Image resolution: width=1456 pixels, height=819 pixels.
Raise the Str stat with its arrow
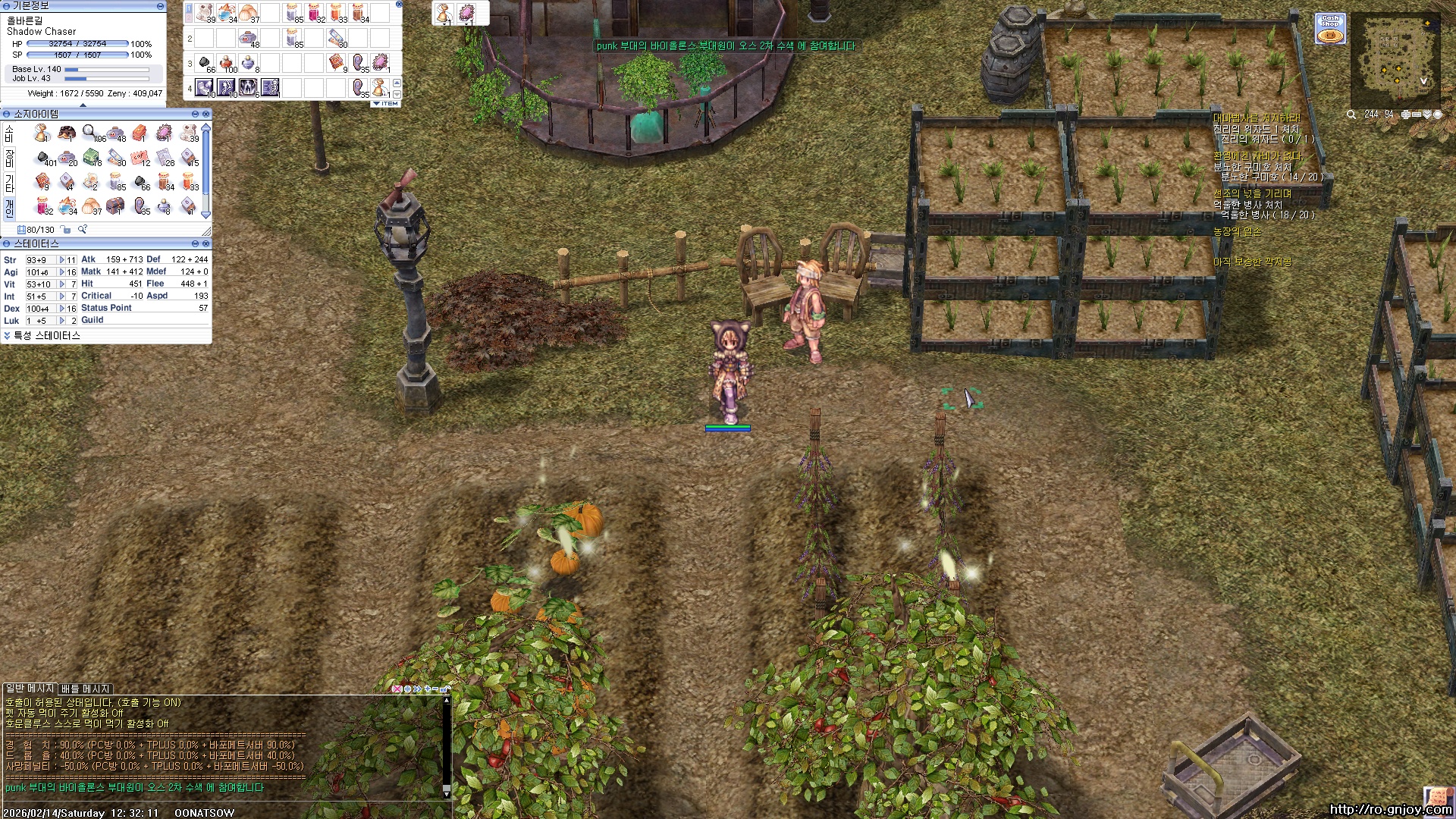coord(62,260)
